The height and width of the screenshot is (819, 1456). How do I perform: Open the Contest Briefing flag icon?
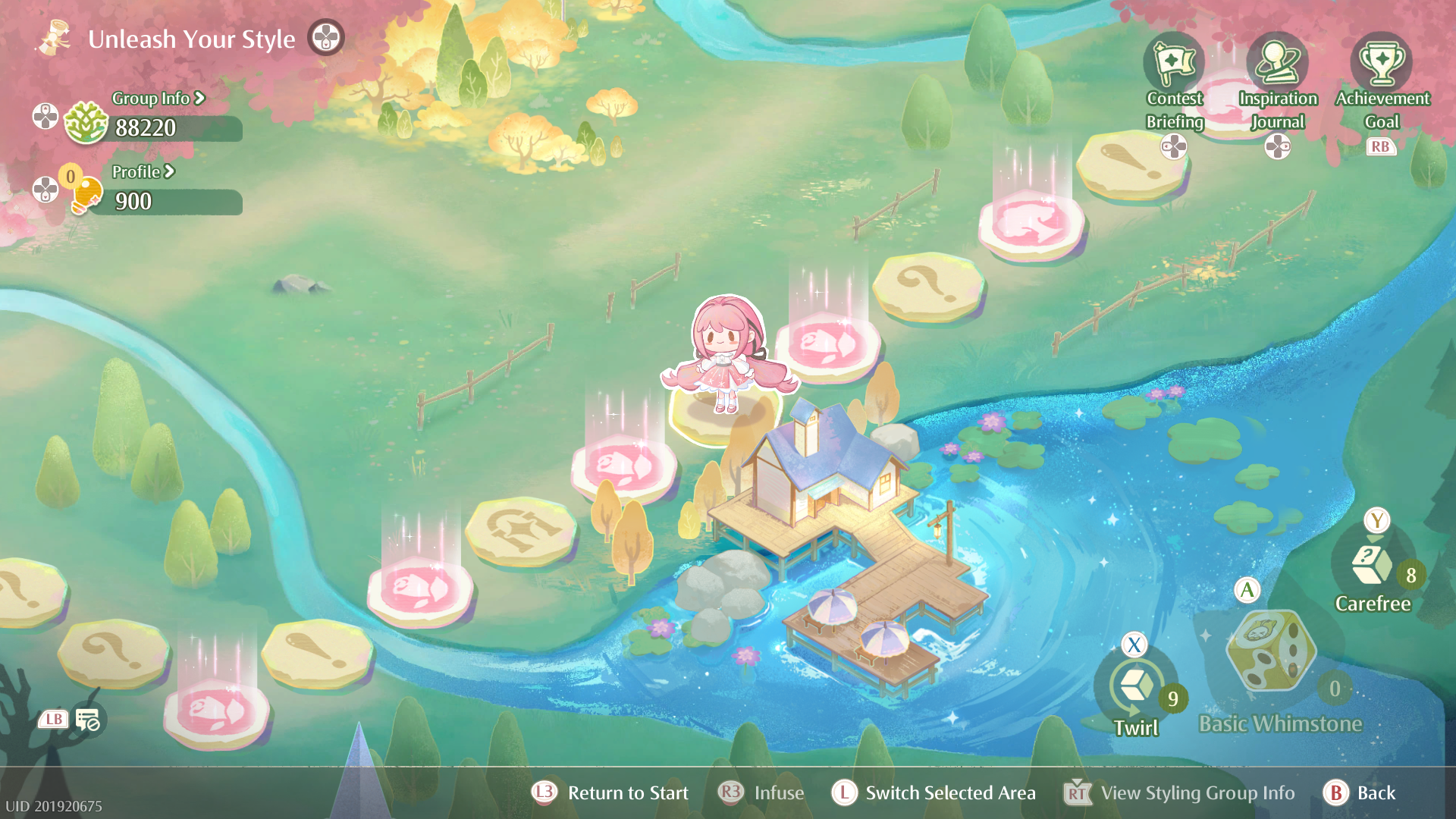pos(1174,64)
